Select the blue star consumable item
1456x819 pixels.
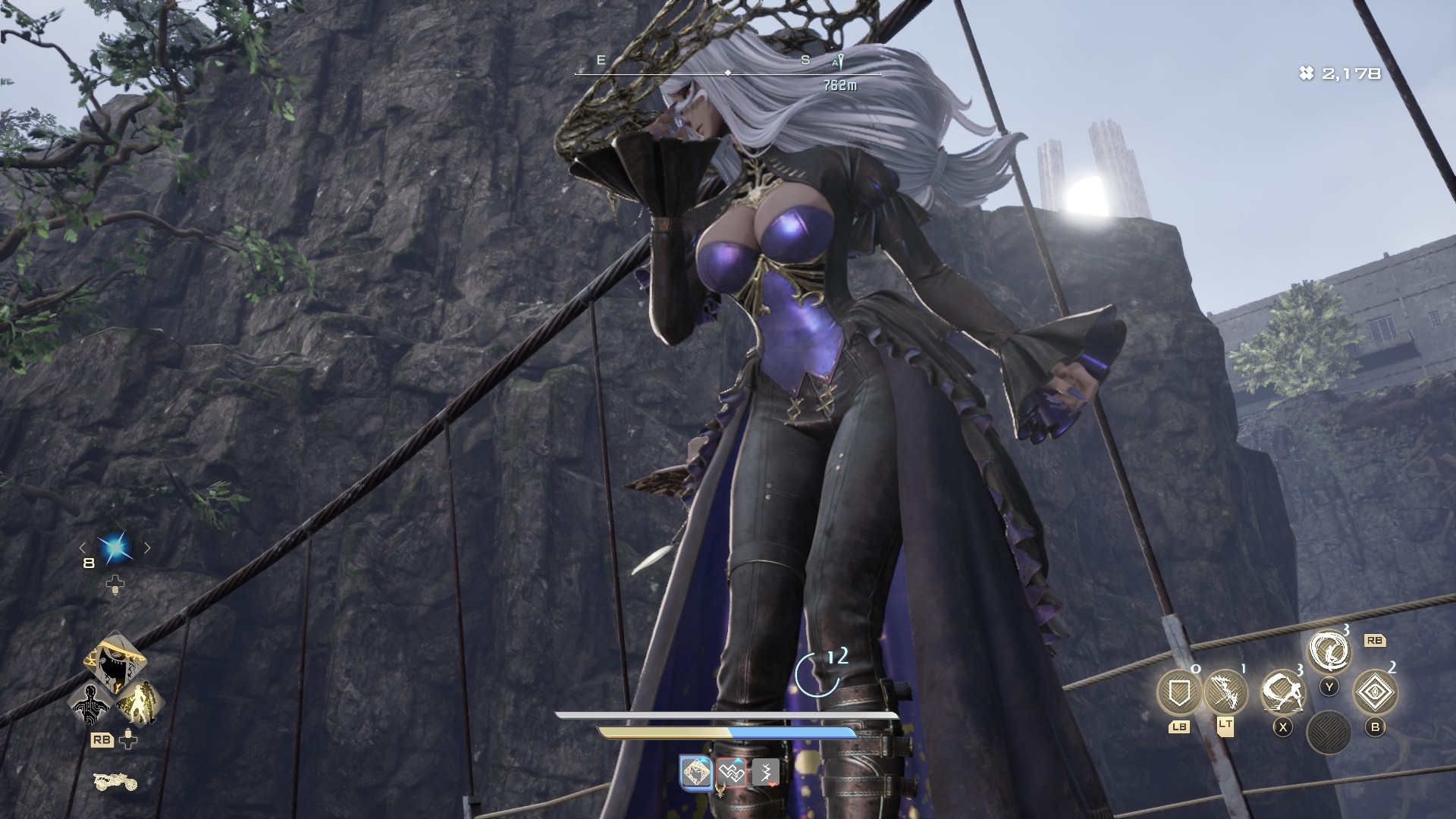tap(115, 548)
